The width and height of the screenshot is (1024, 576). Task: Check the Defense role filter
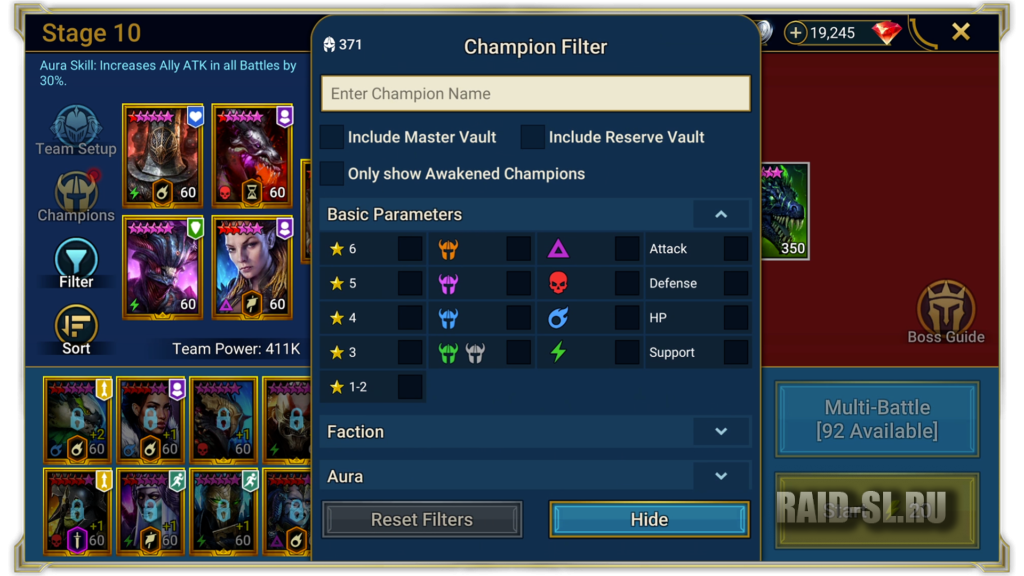[x=735, y=283]
